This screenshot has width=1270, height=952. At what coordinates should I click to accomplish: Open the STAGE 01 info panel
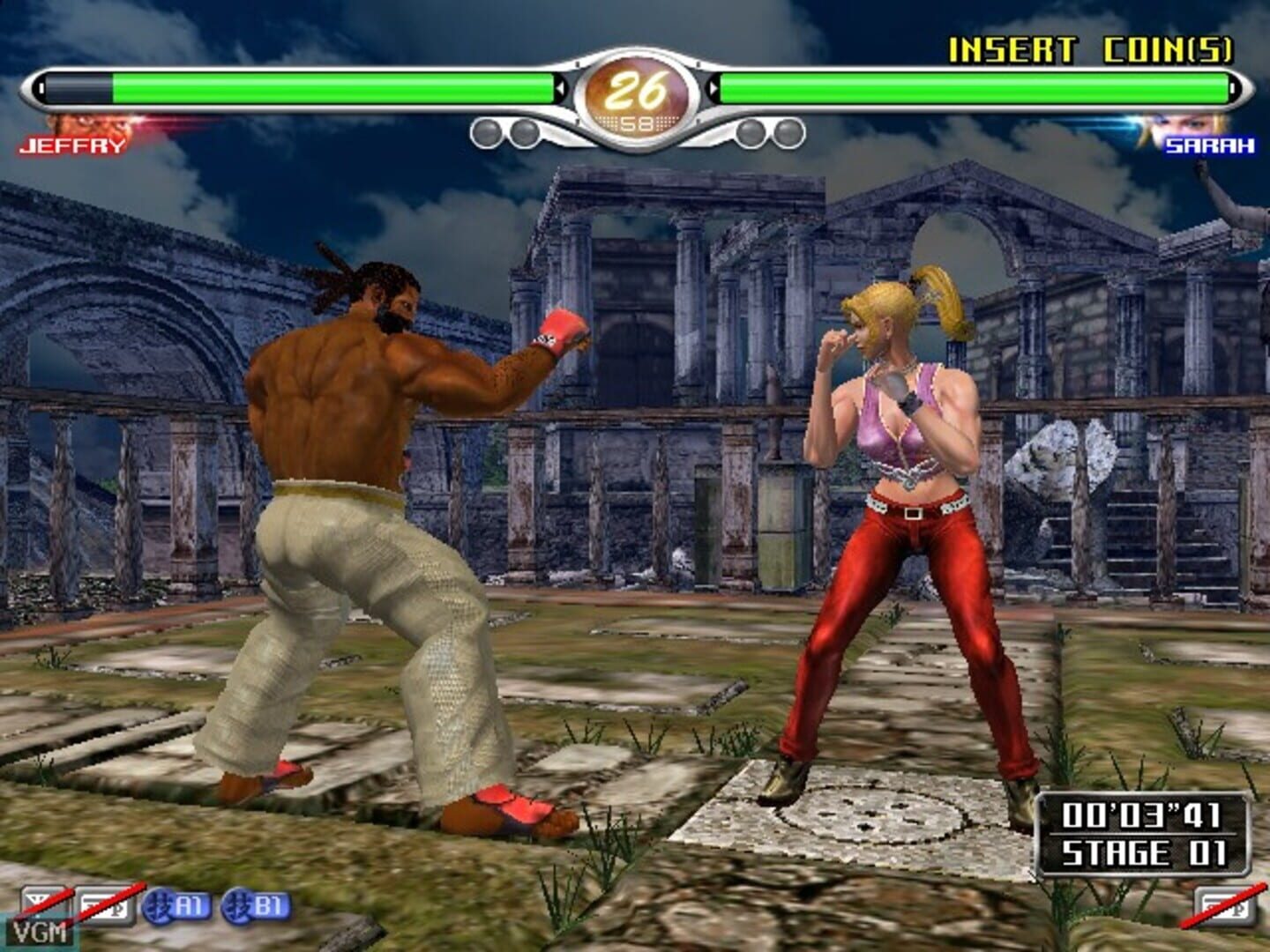click(x=1147, y=852)
